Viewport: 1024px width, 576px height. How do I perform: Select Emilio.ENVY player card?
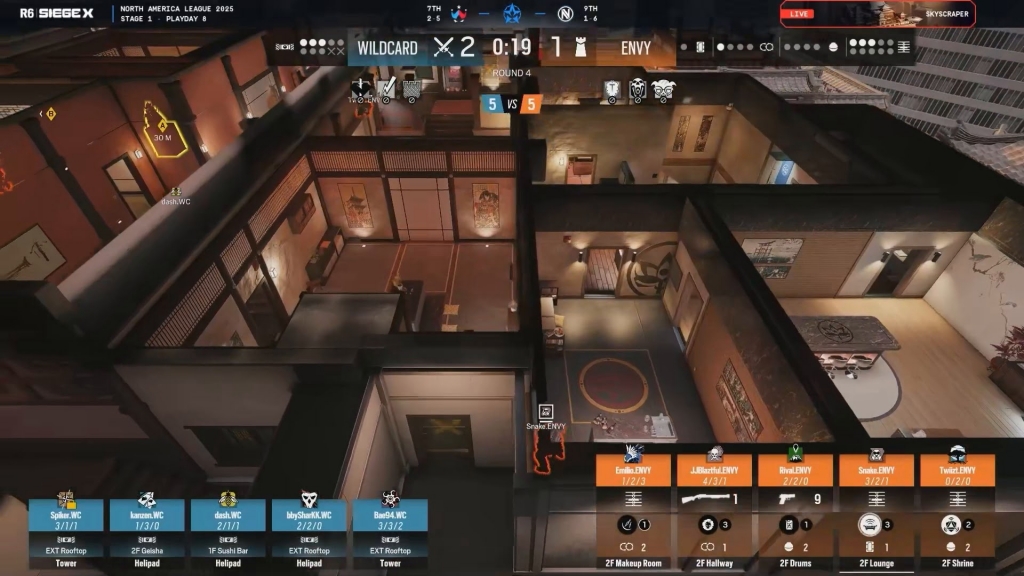633,470
